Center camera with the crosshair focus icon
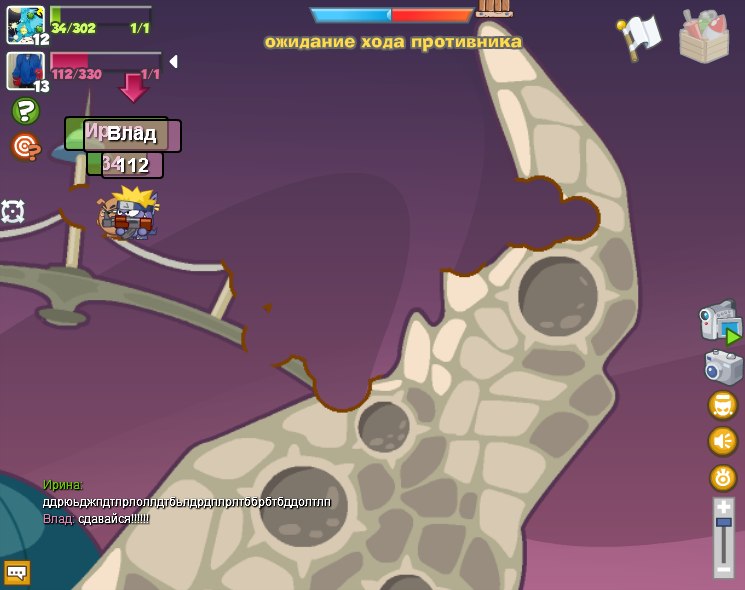The width and height of the screenshot is (745, 590). 12,211
